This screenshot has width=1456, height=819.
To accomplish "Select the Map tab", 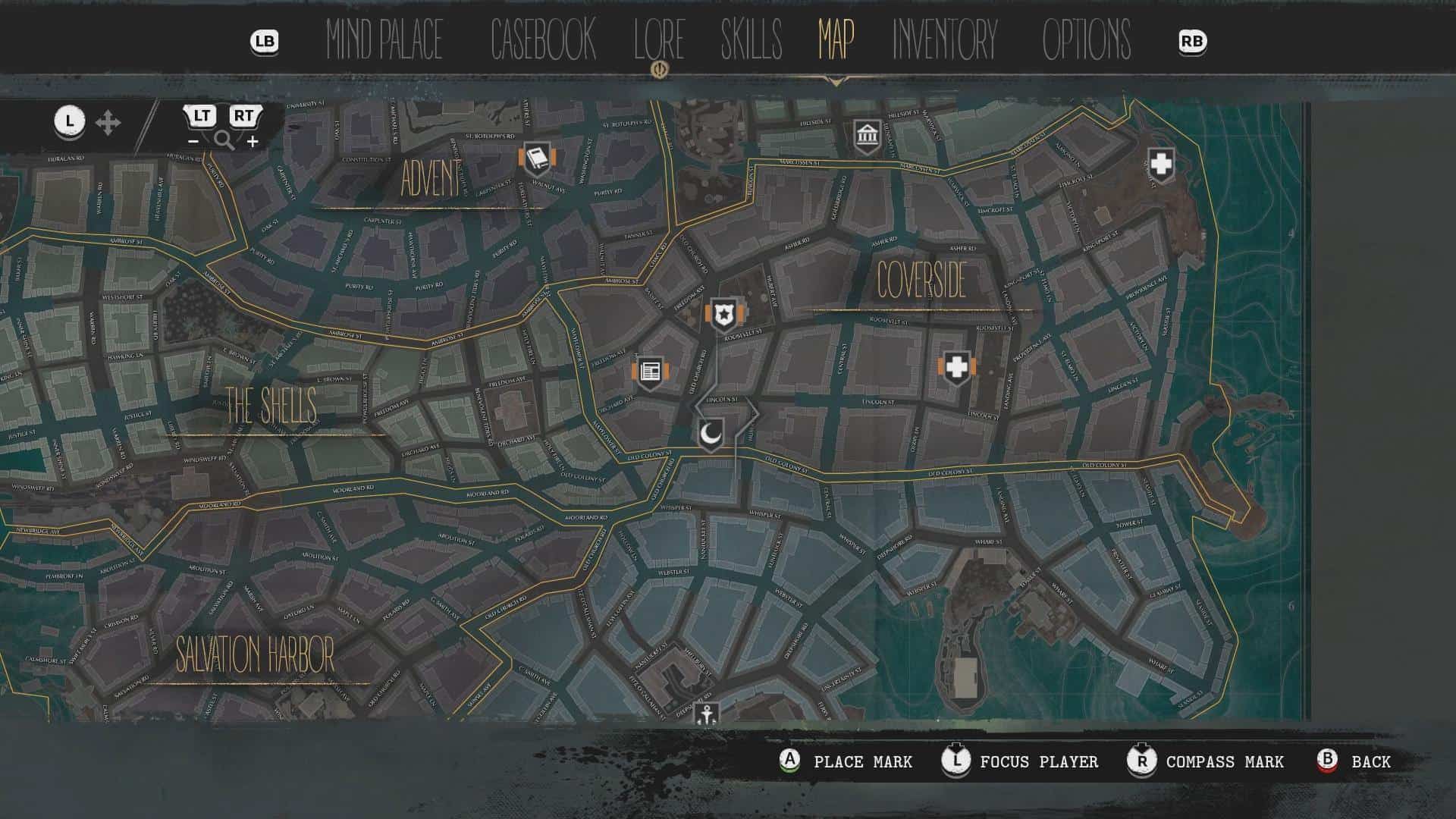I will click(x=836, y=40).
